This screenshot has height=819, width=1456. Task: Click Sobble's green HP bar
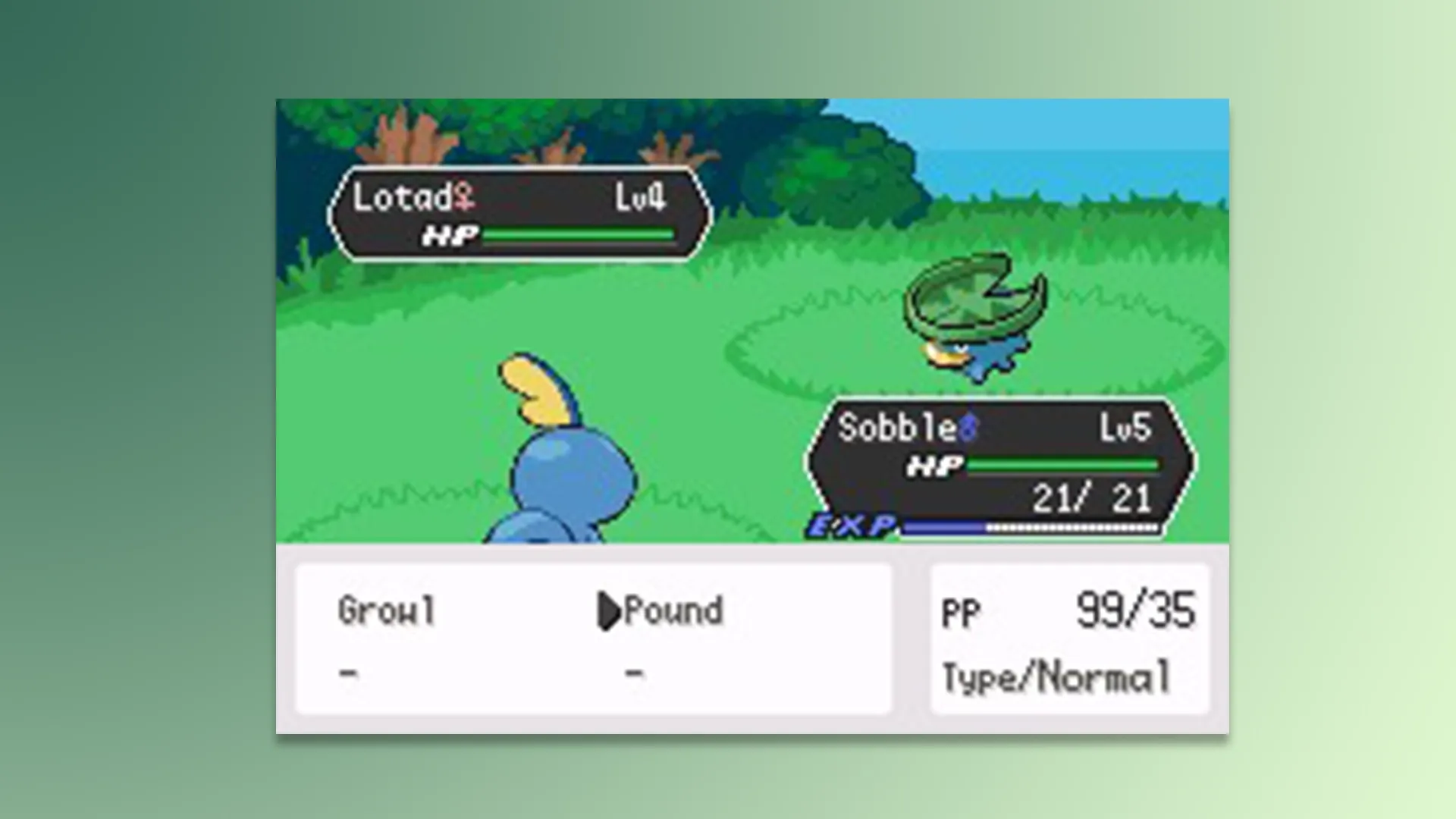(1062, 465)
